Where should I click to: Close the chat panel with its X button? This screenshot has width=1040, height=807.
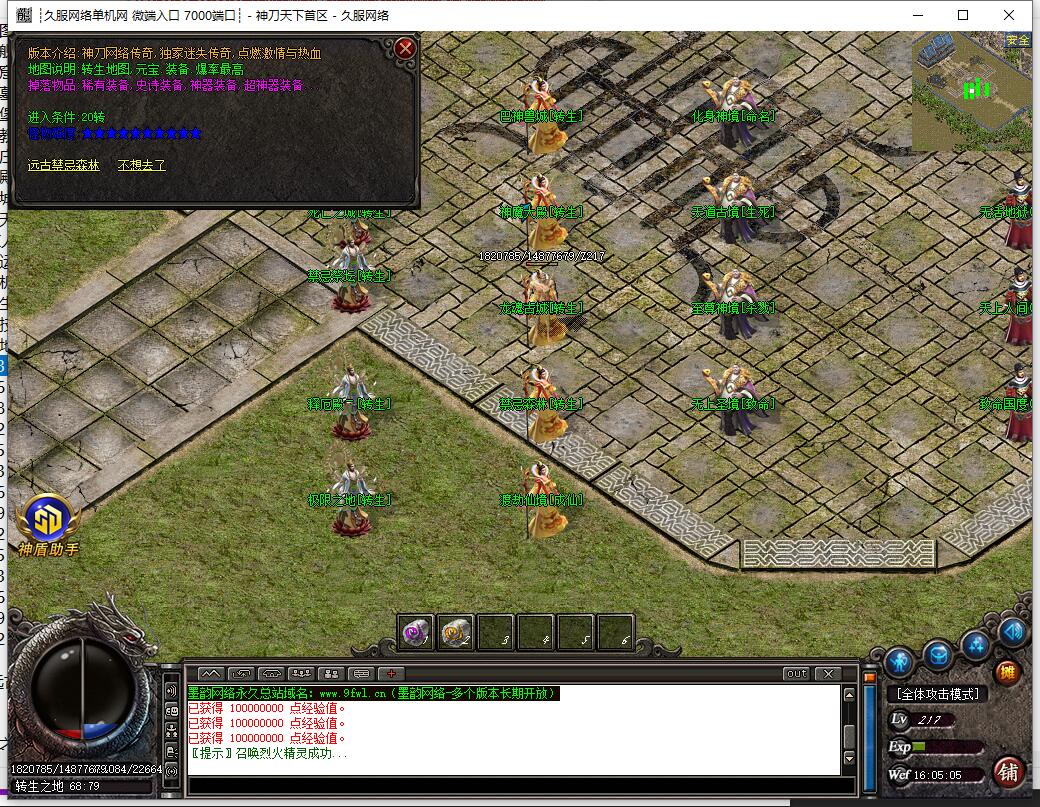[828, 674]
